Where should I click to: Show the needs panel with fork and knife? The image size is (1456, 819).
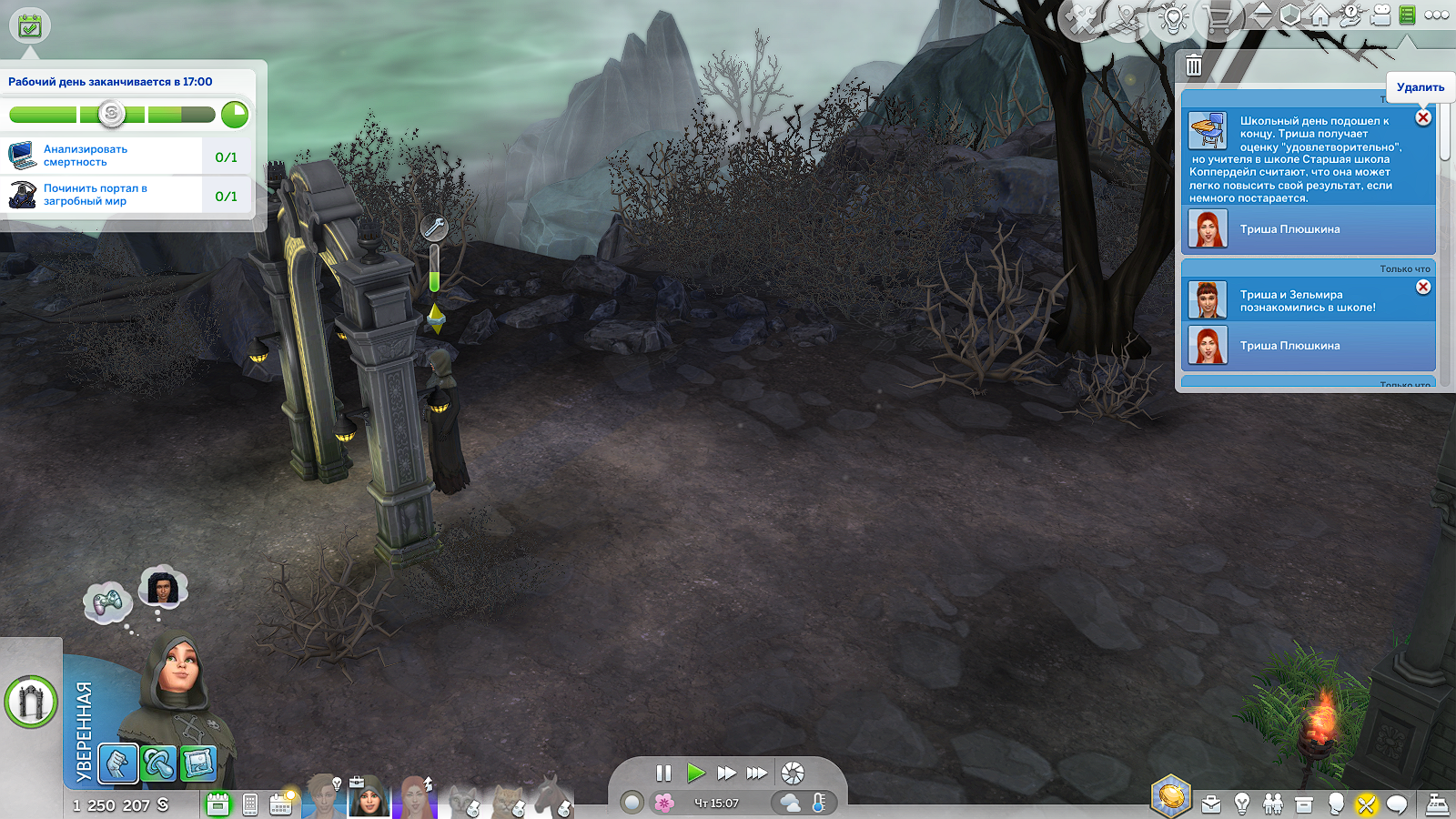[1366, 804]
